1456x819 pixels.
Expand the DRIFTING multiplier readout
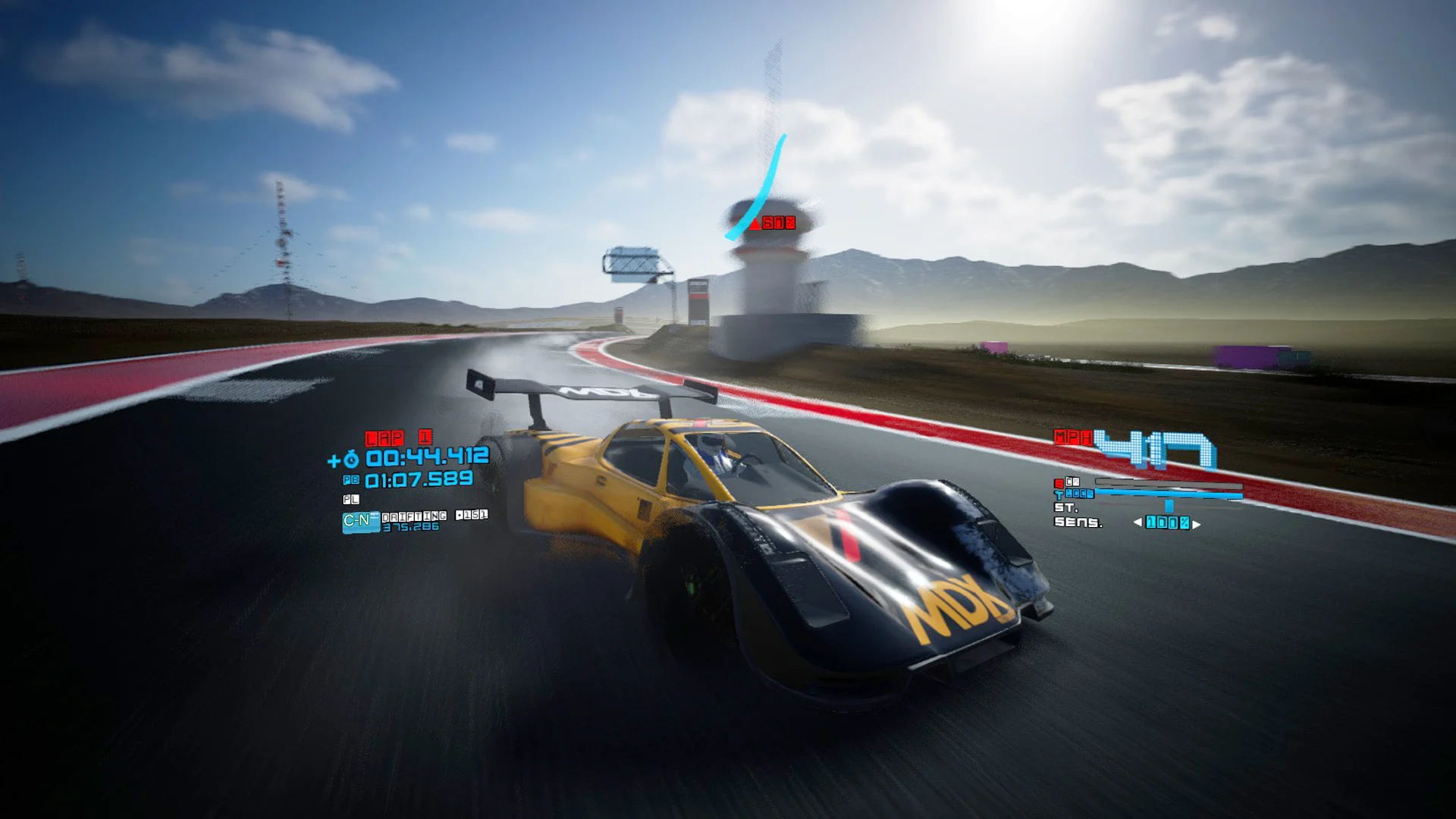click(x=415, y=516)
